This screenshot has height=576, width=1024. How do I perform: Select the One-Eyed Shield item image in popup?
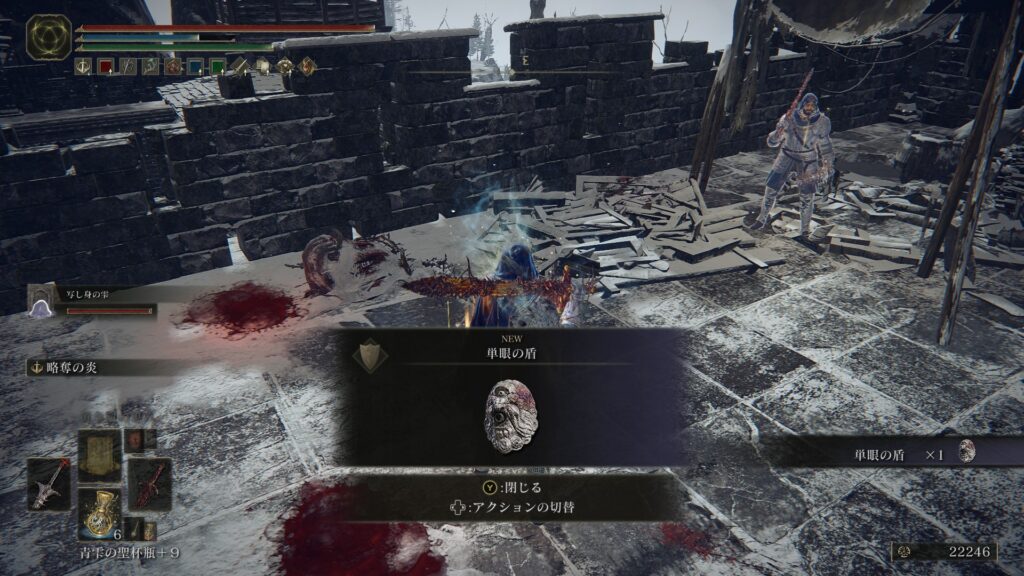click(x=510, y=415)
